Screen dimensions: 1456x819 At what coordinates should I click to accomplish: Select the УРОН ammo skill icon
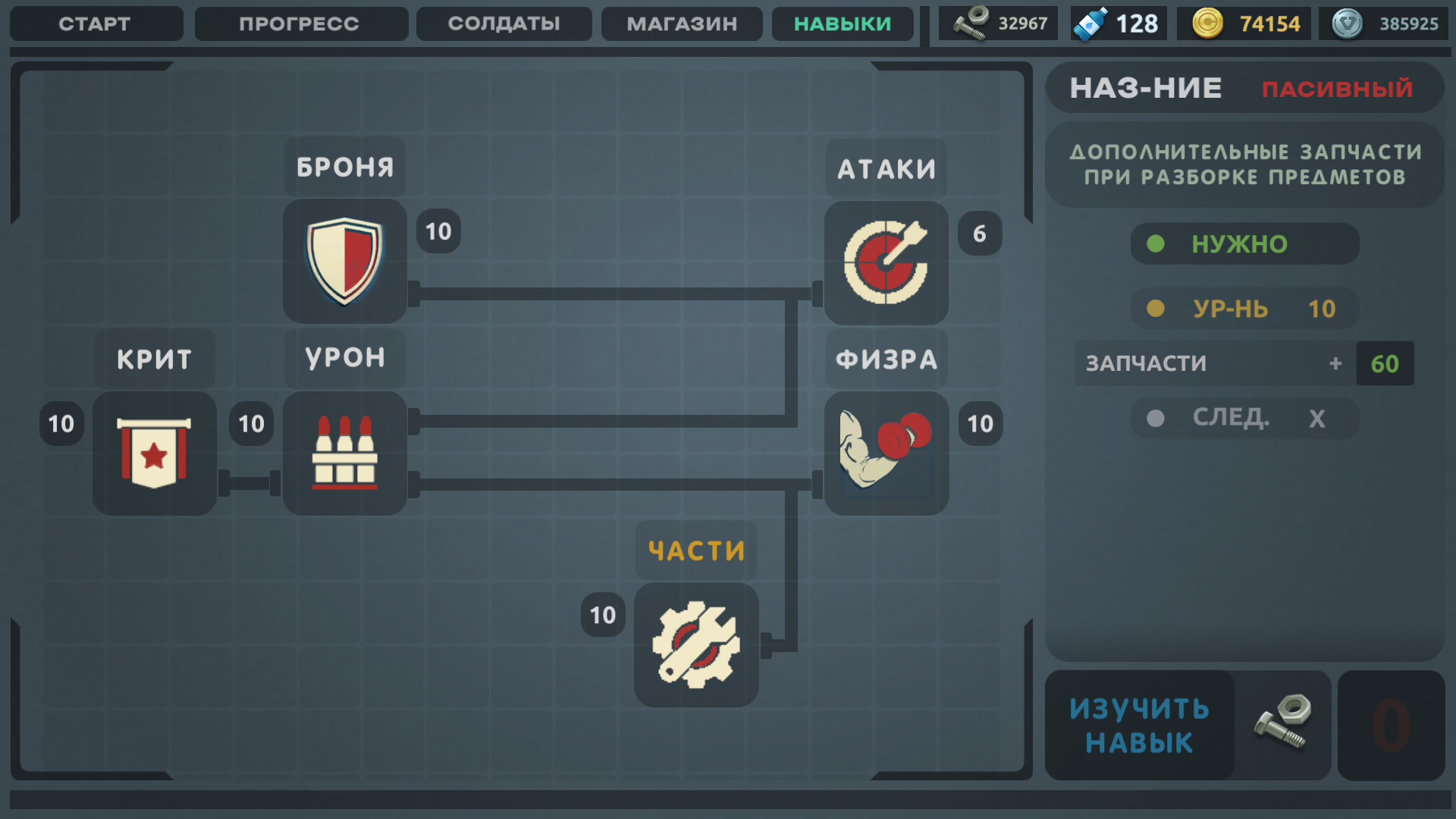point(344,453)
